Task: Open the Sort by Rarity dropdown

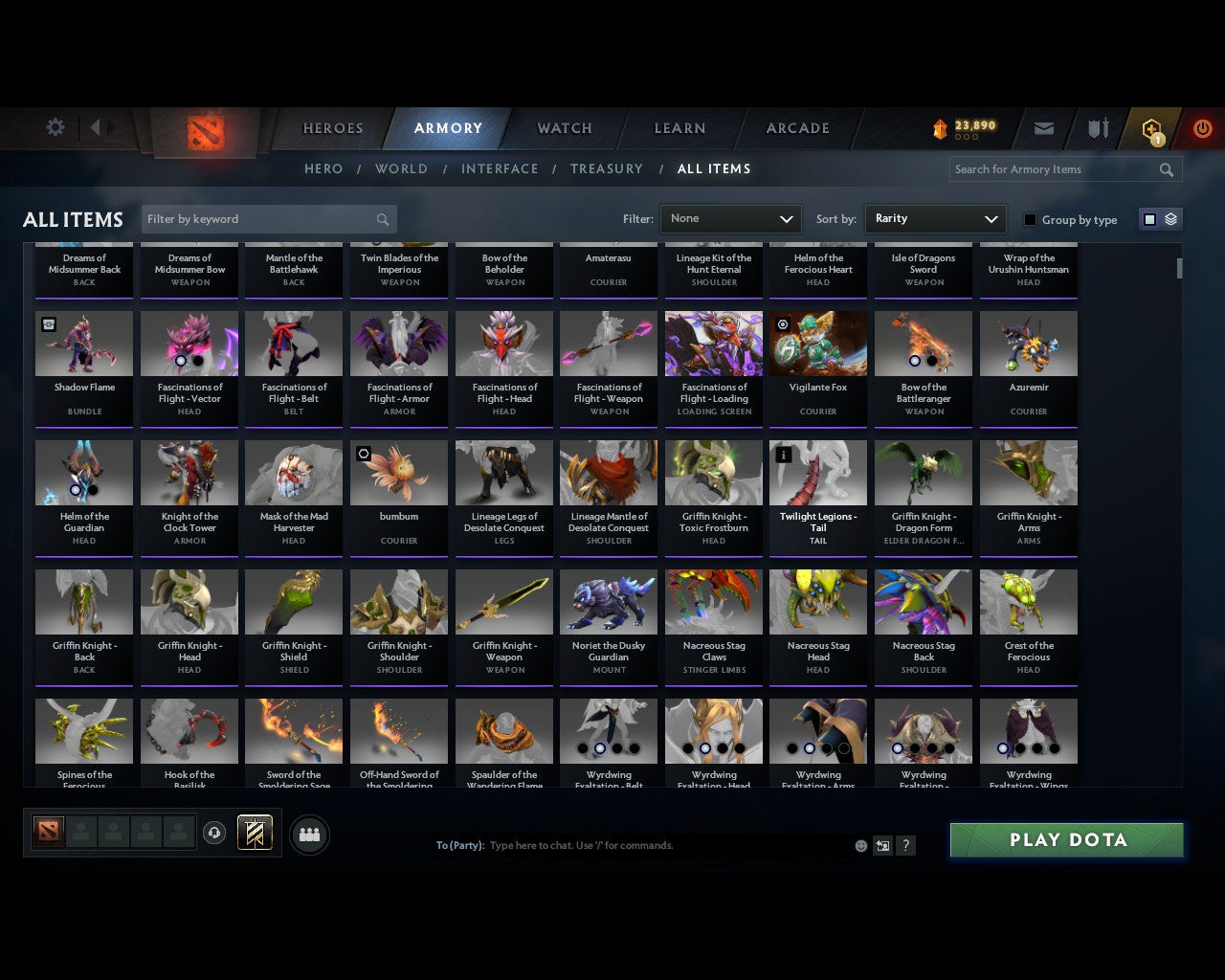Action: coord(935,218)
